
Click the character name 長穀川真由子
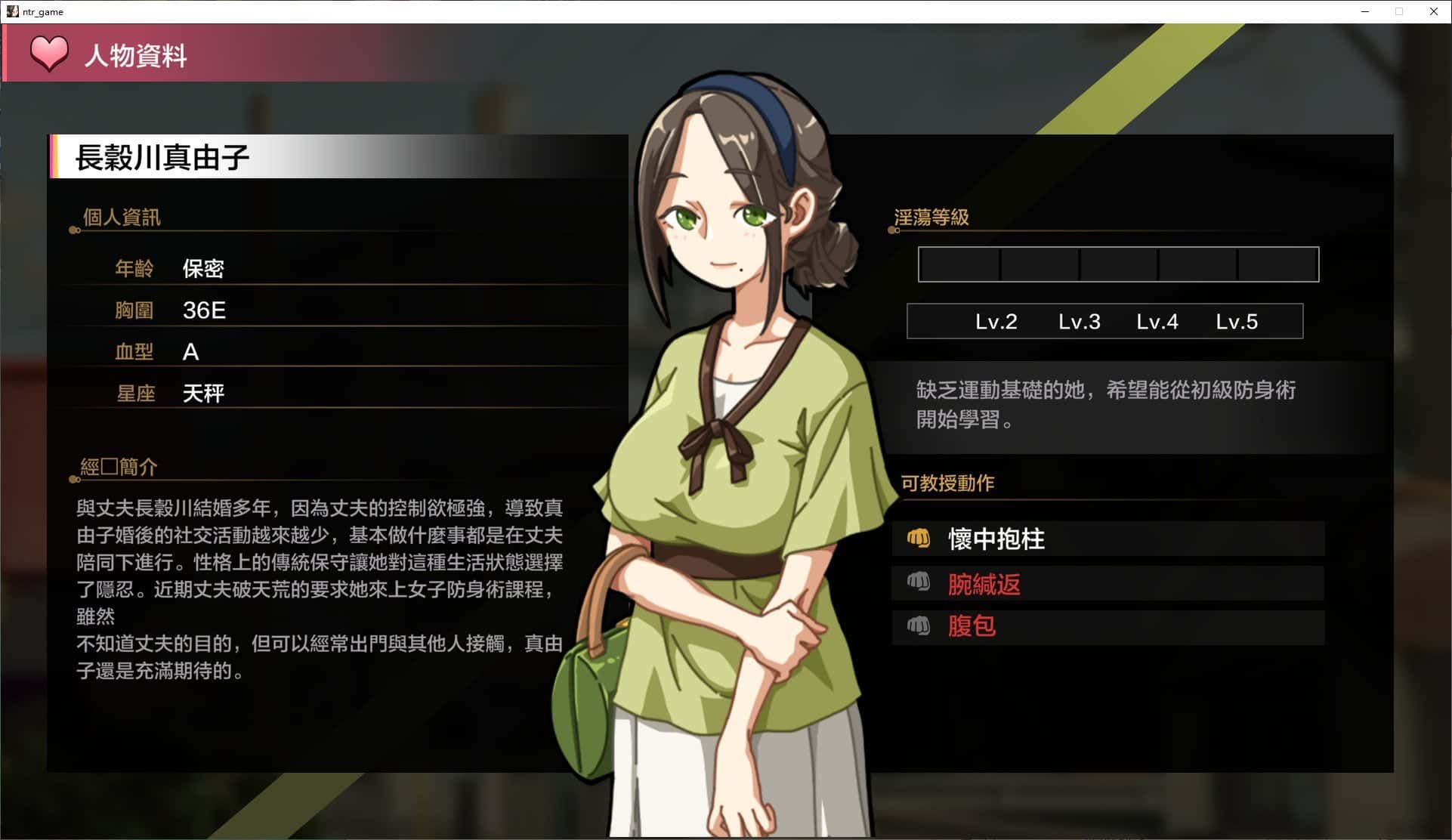click(163, 157)
